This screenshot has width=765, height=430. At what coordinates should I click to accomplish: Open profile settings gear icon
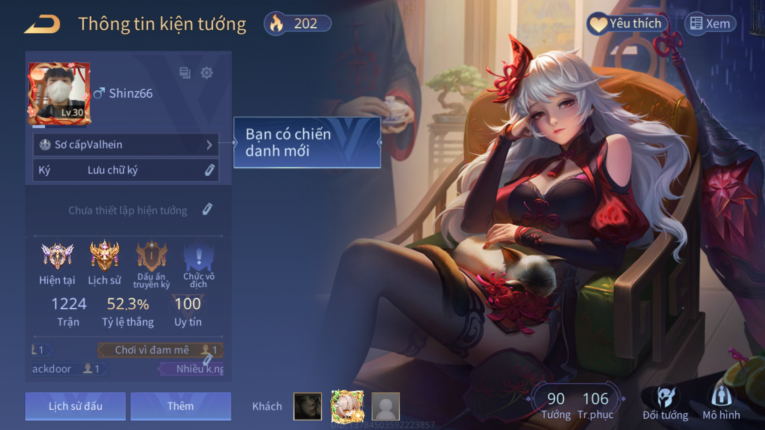tap(207, 73)
